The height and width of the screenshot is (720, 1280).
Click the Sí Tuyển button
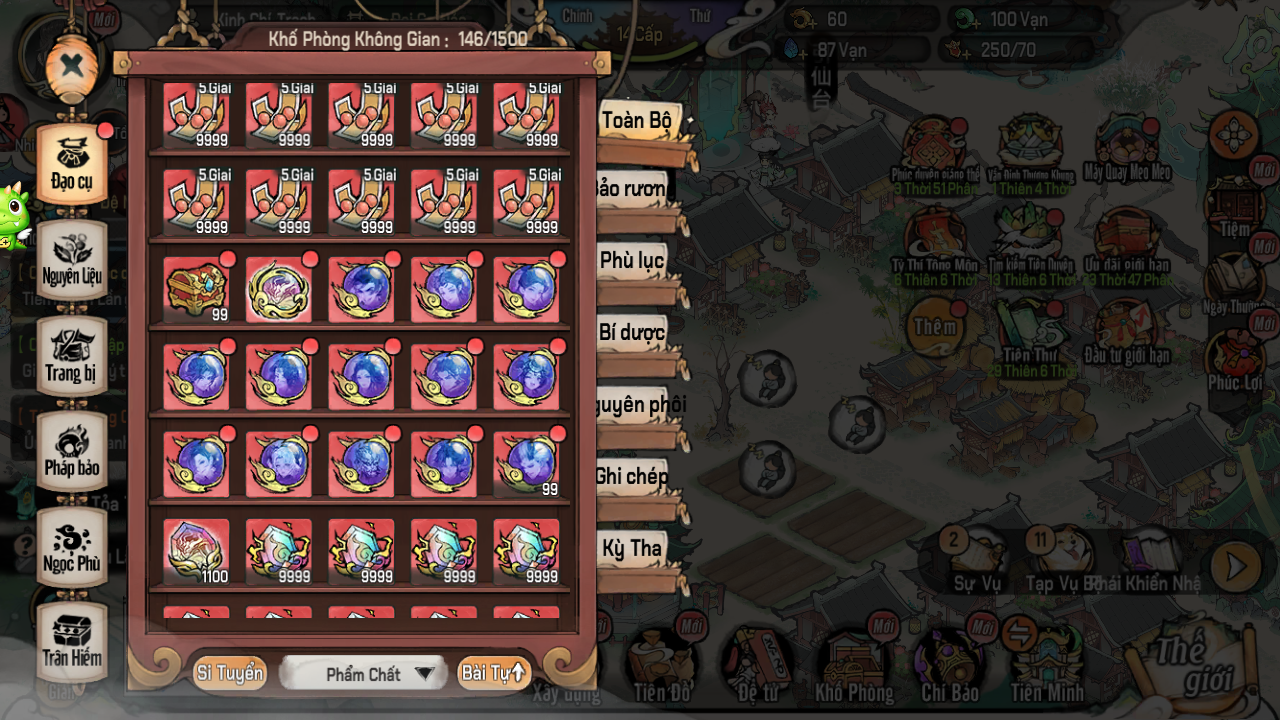(230, 673)
